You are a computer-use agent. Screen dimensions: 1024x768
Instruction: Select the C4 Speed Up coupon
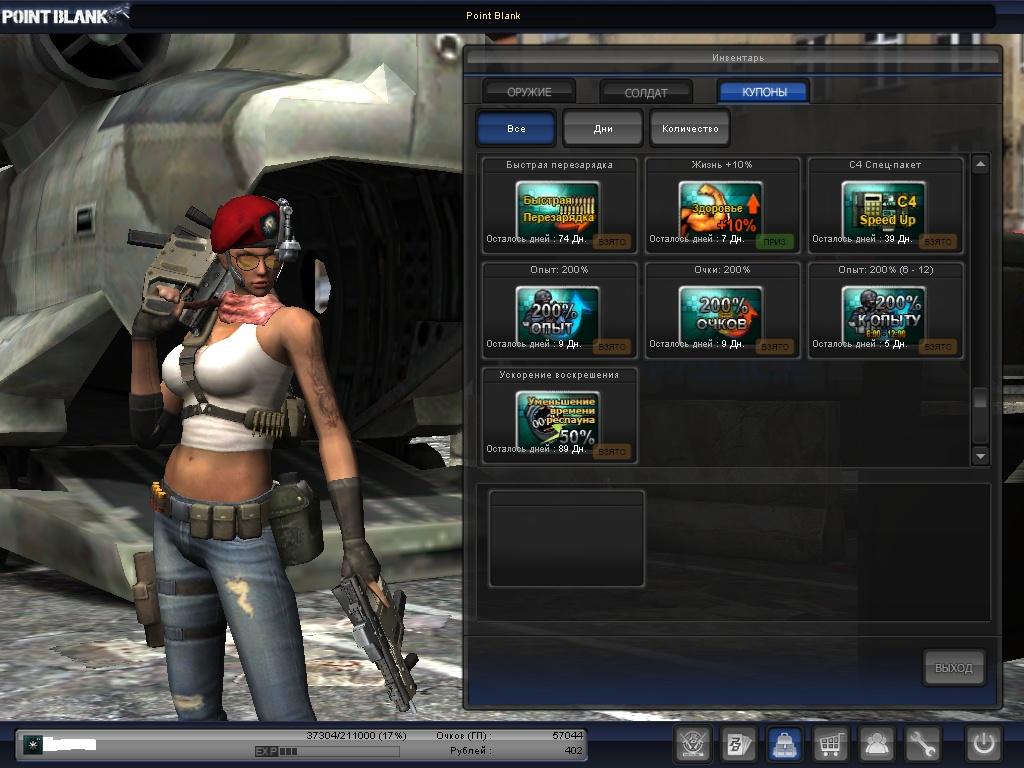click(884, 208)
